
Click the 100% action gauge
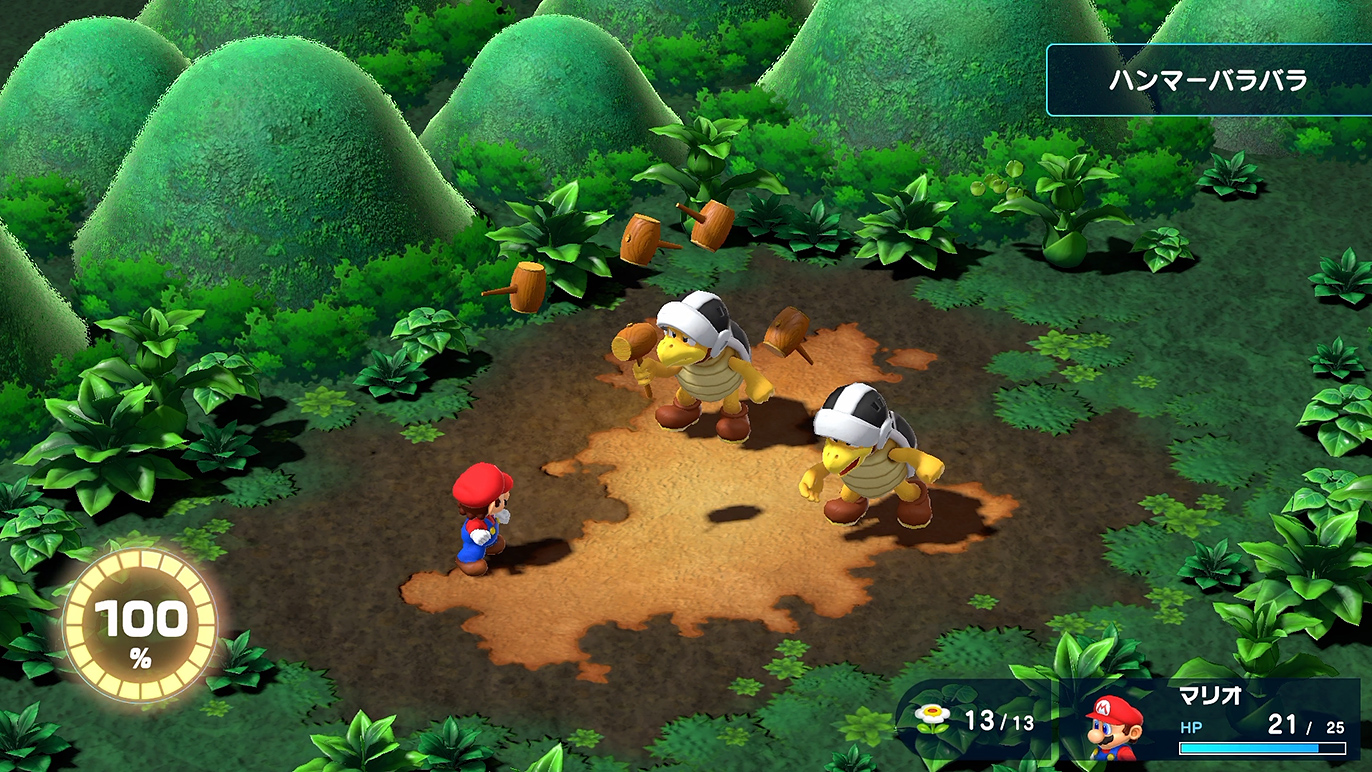(140, 624)
